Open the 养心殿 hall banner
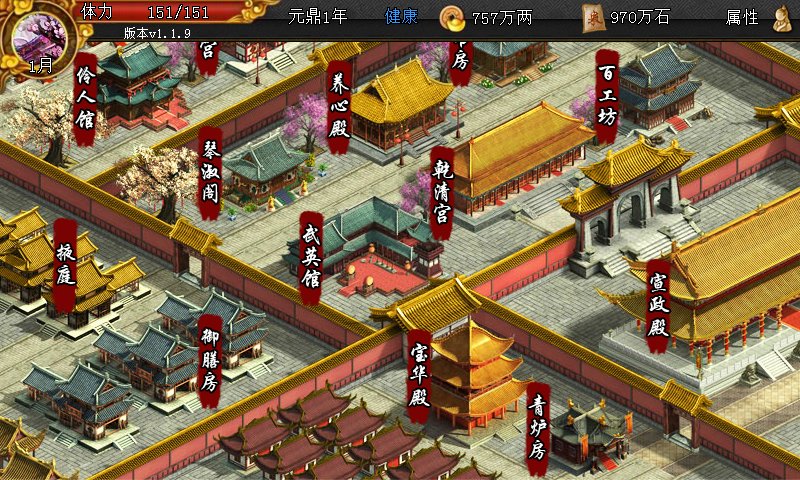Viewport: 800px width, 480px height. pos(338,107)
